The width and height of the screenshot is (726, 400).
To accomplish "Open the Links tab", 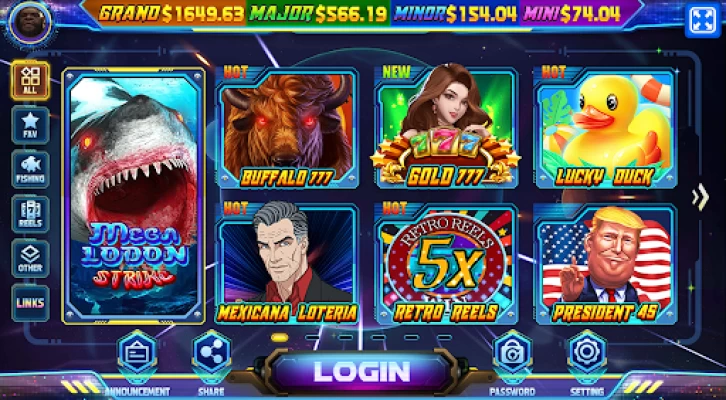I will [x=30, y=303].
